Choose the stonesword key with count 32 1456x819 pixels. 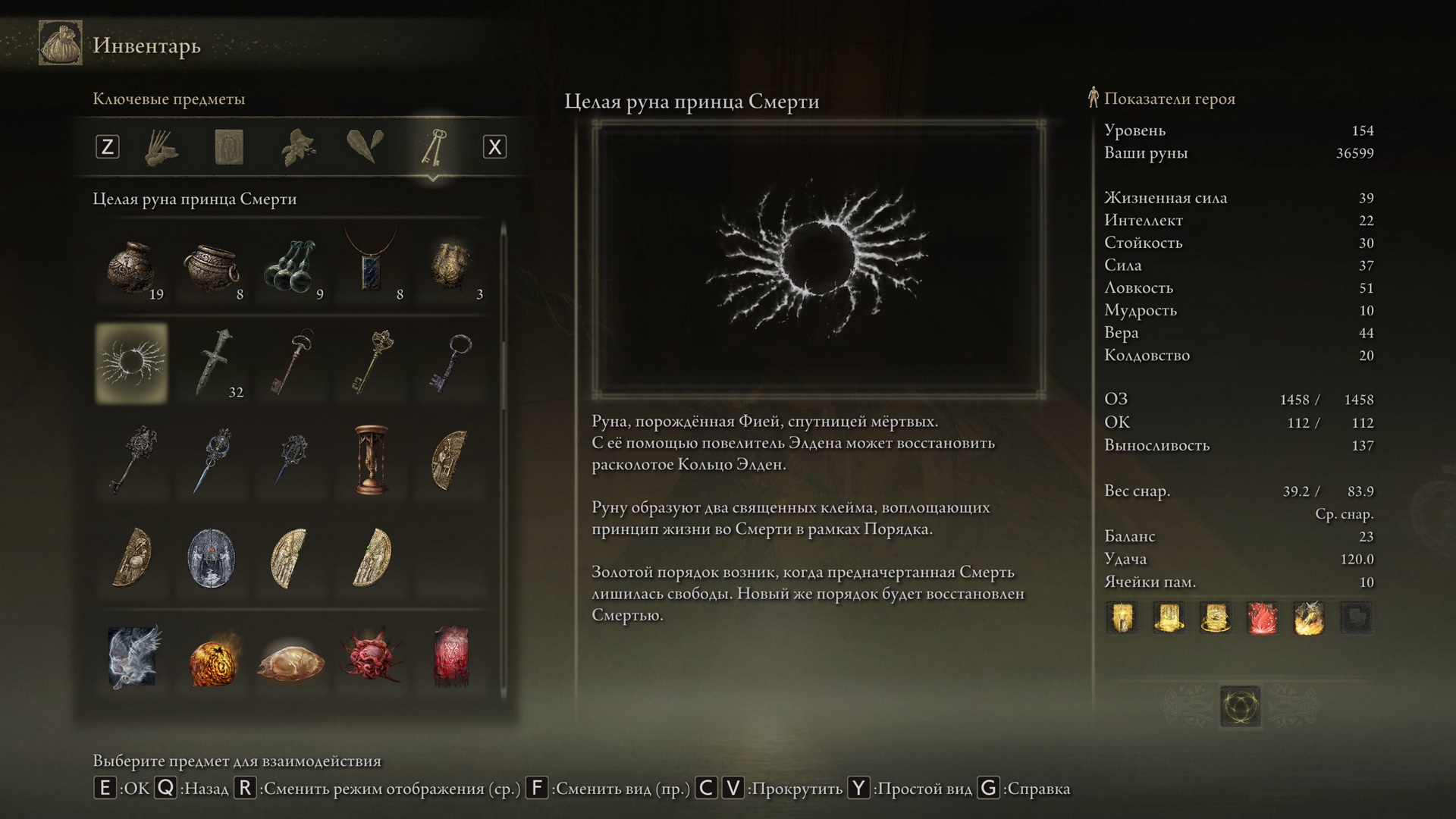(x=212, y=363)
